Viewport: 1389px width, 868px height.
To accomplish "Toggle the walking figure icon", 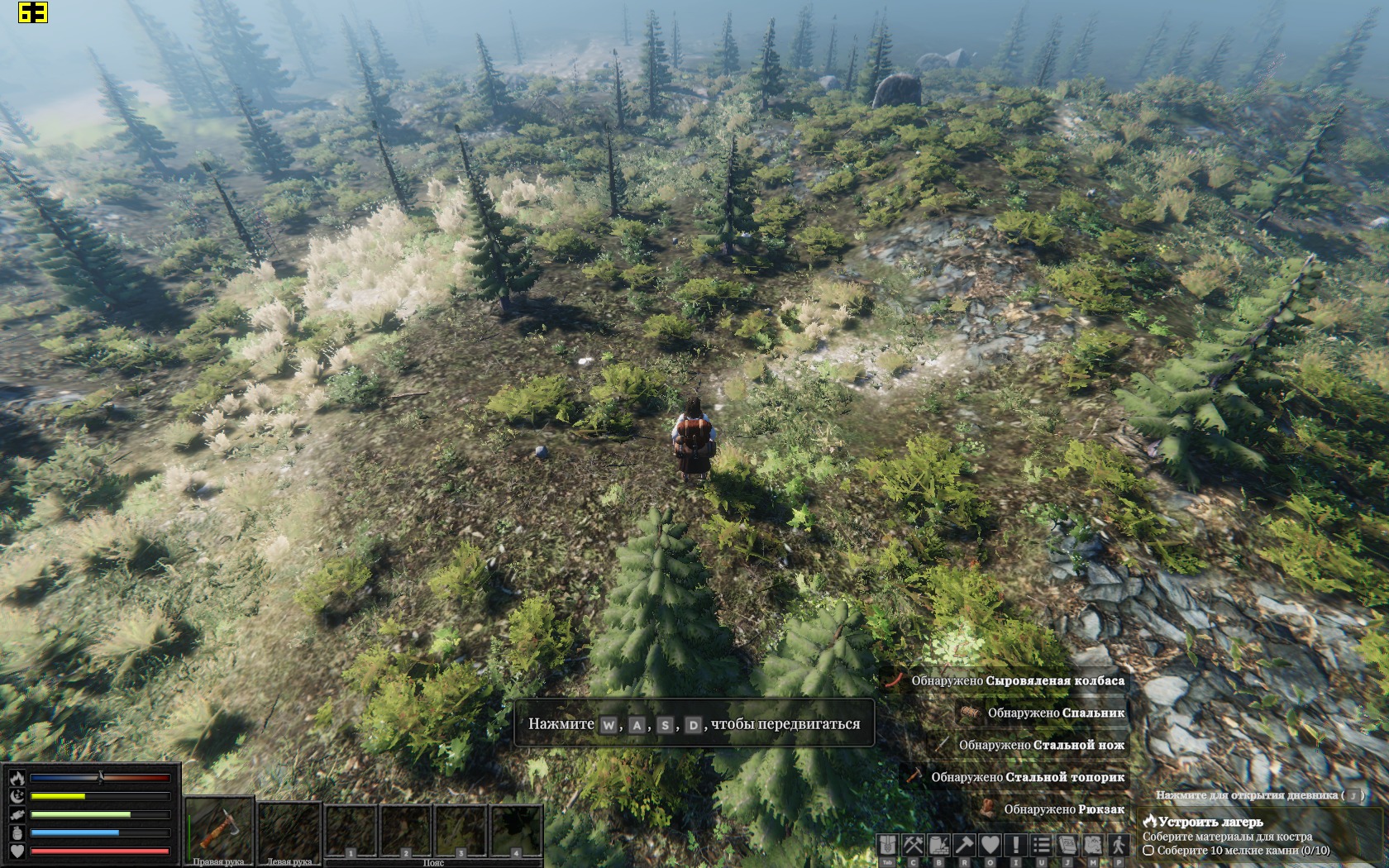I will pyautogui.click(x=1118, y=845).
